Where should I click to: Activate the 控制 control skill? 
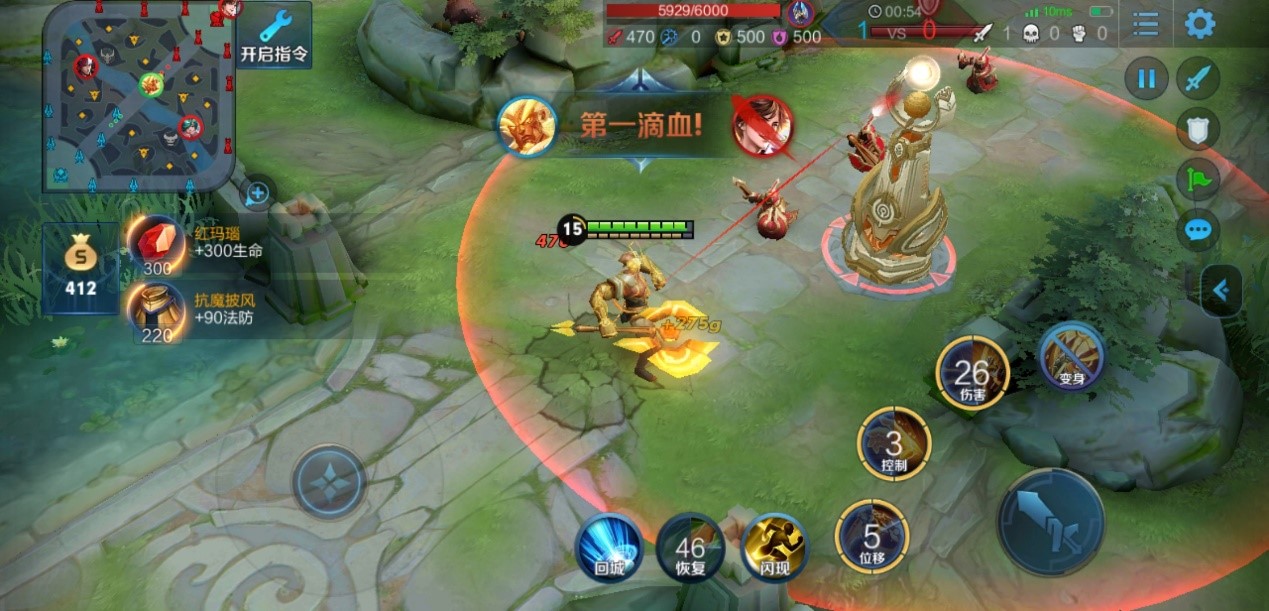click(x=894, y=443)
